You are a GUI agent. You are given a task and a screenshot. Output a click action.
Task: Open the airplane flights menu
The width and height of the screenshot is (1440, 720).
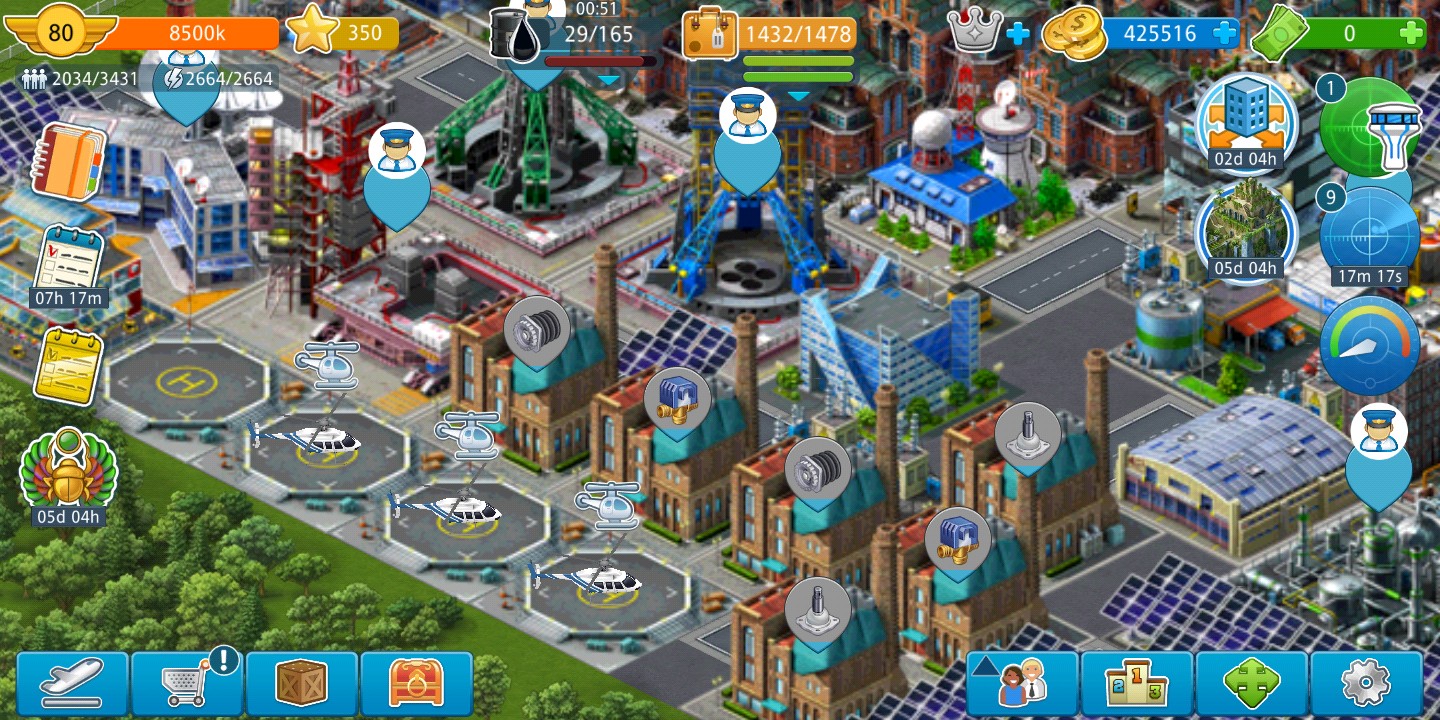coord(72,684)
